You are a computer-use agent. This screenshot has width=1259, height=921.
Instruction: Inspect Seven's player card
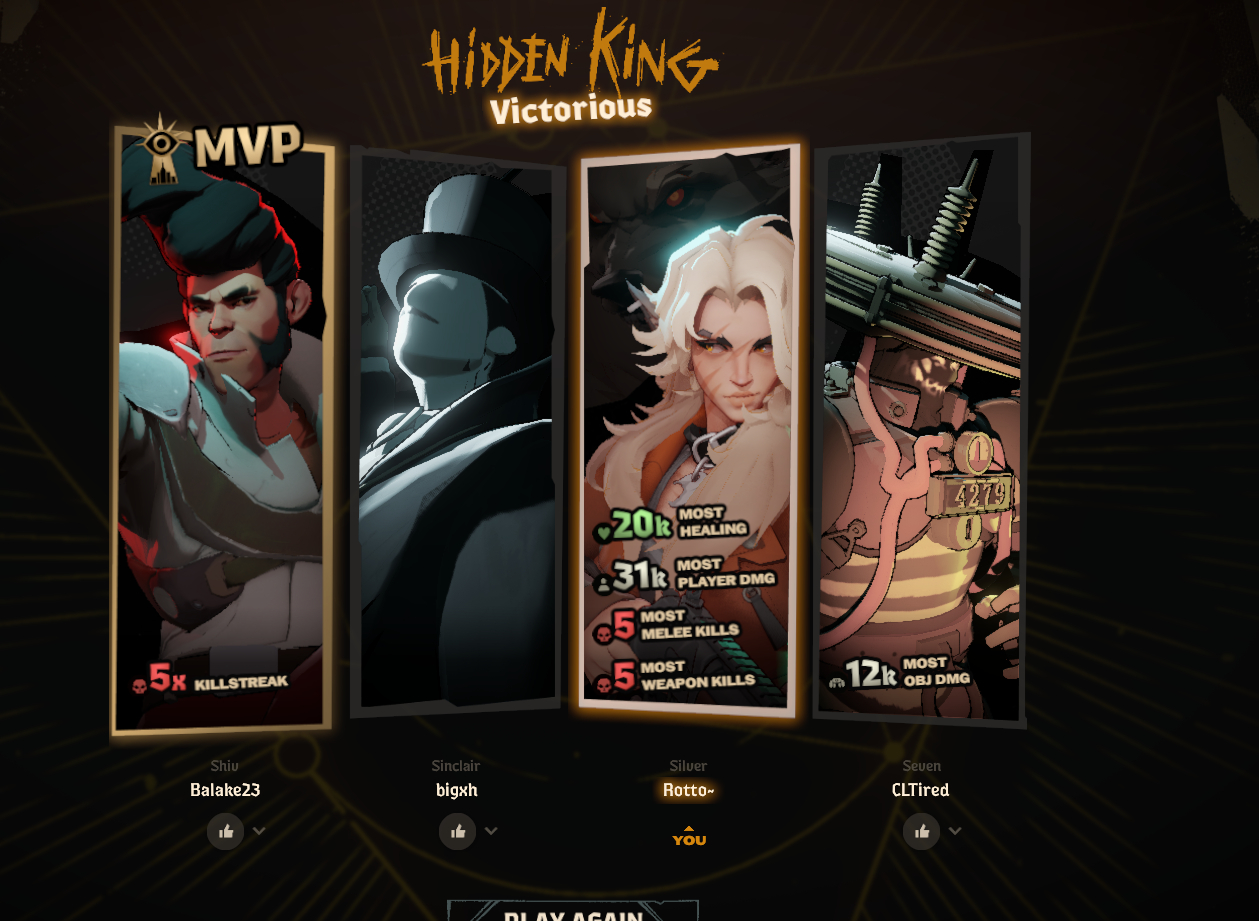(920, 430)
